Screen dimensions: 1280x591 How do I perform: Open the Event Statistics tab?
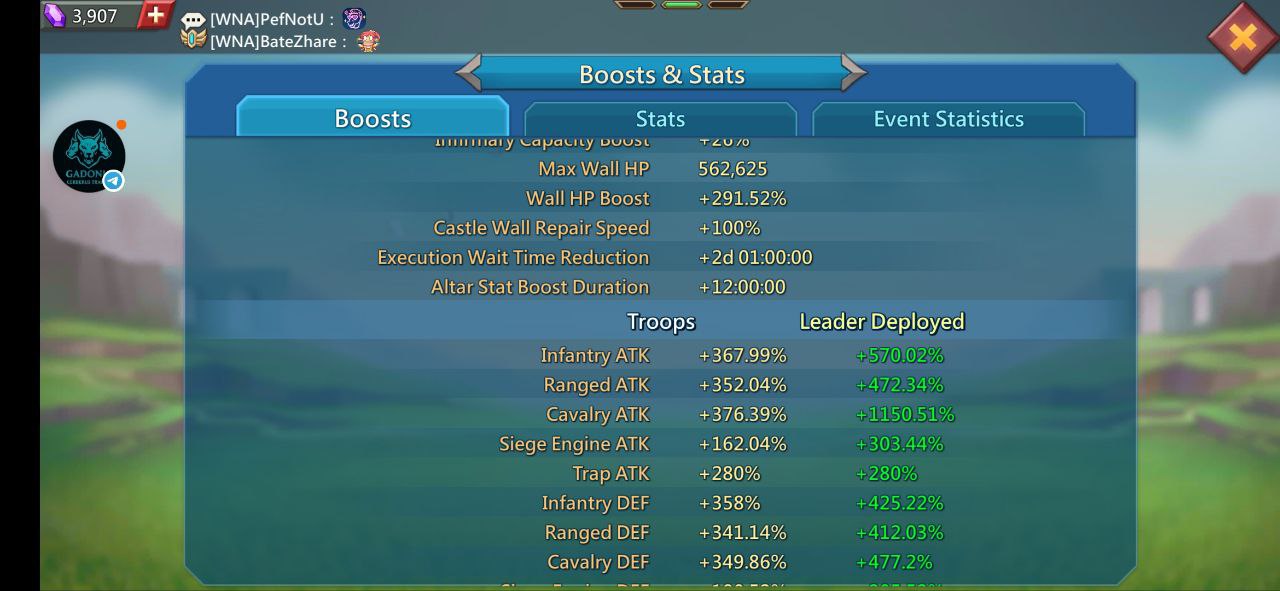click(x=948, y=119)
